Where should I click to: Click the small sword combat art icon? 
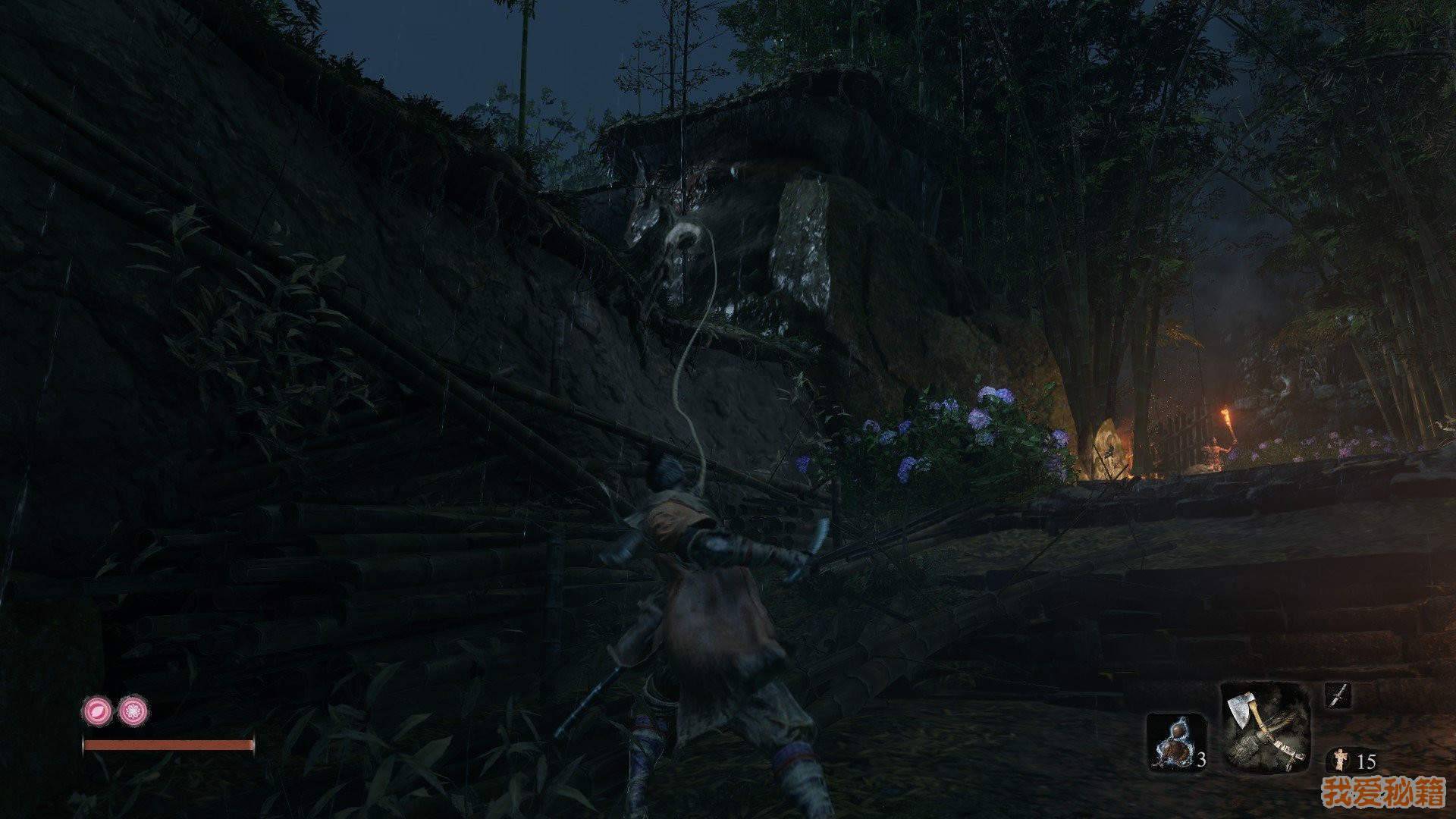tap(1337, 695)
